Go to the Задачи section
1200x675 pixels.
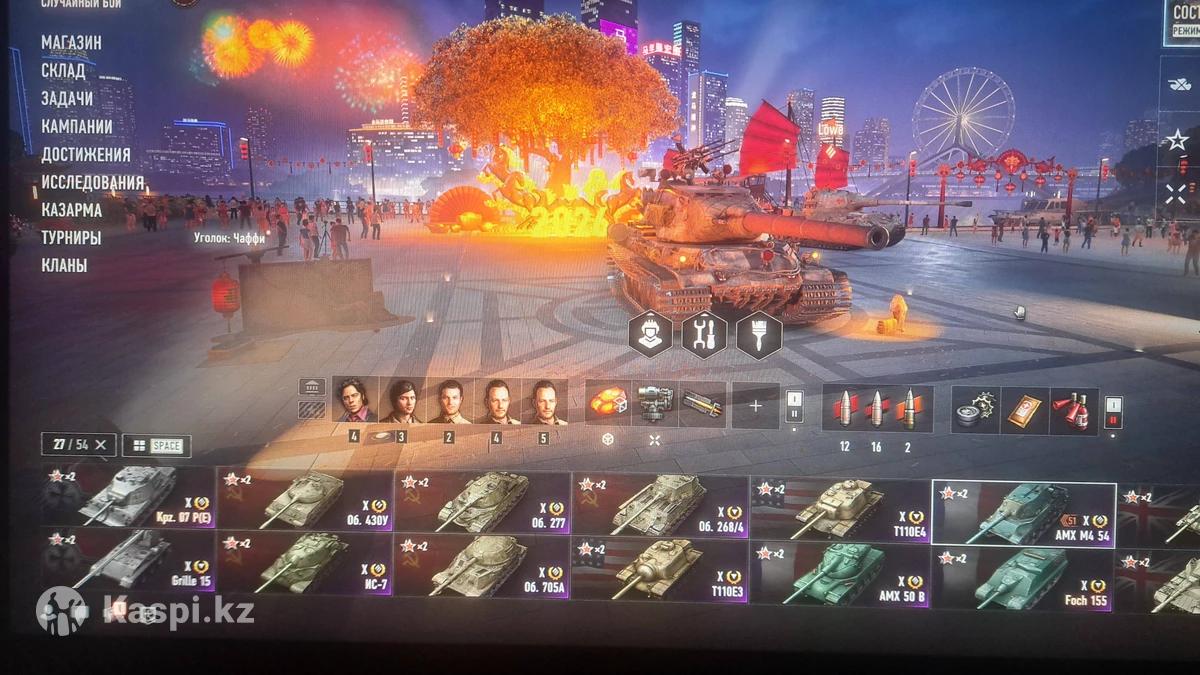click(67, 99)
